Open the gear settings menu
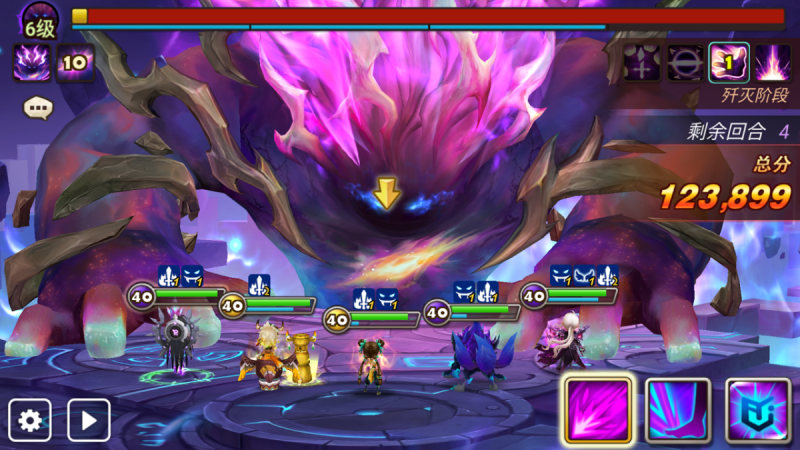This screenshot has height=450, width=800. coord(30,420)
